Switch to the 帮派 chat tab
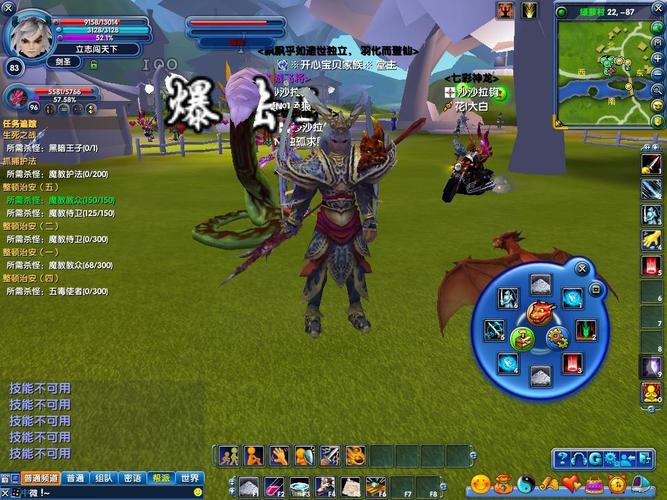The image size is (667, 500). pyautogui.click(x=161, y=478)
